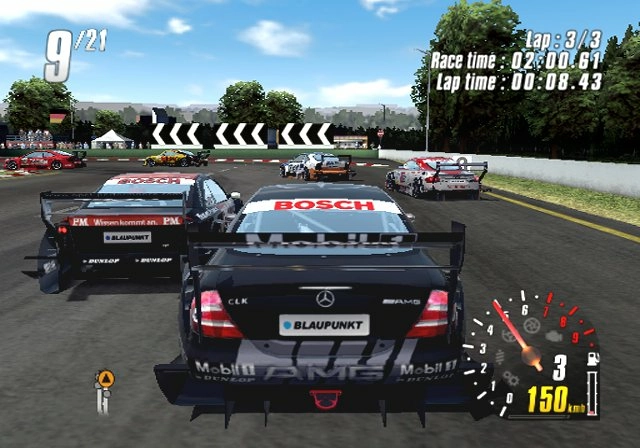Select the fuel pump icon

click(592, 358)
